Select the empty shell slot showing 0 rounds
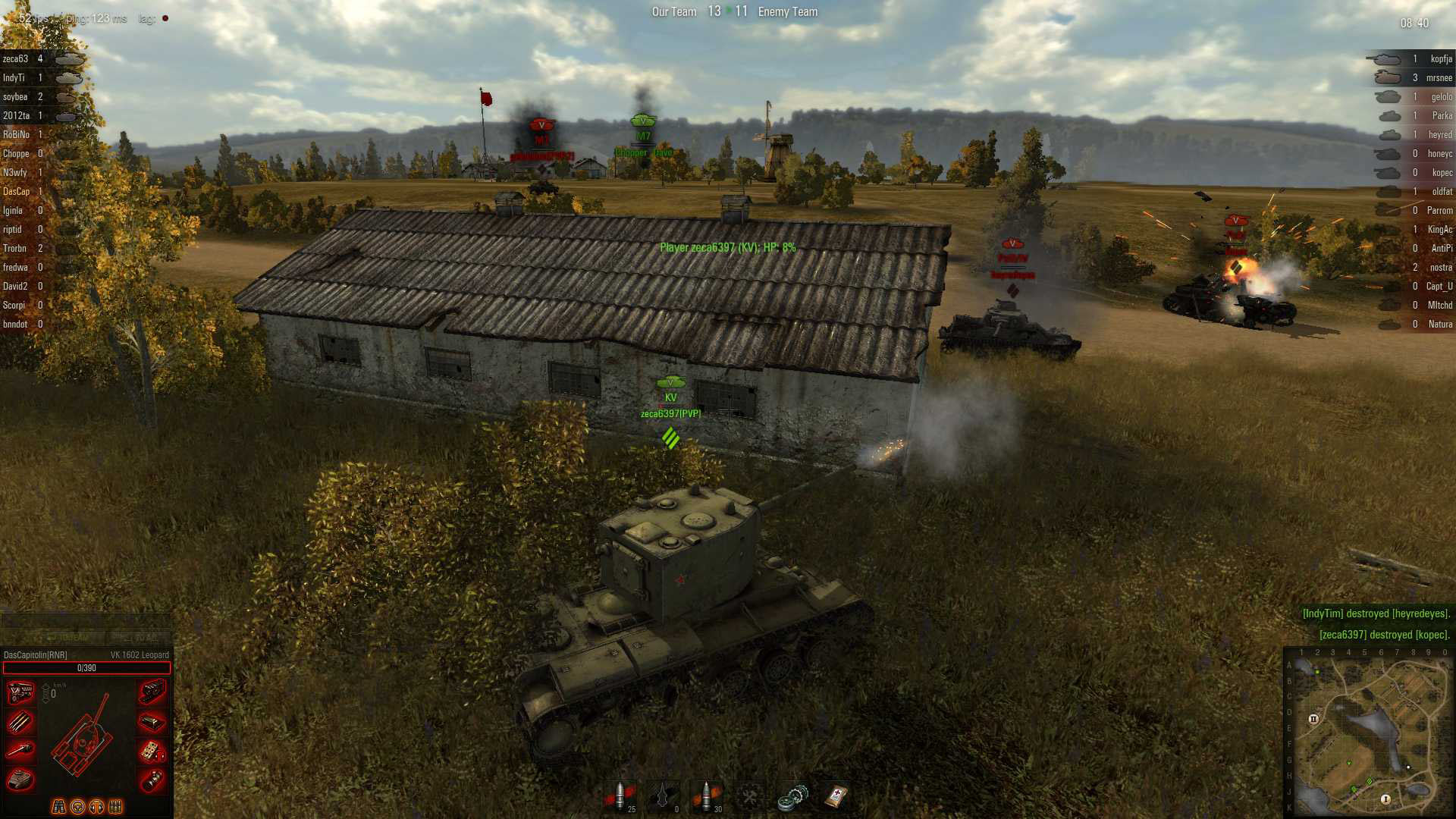This screenshot has width=1456, height=819. (x=664, y=796)
